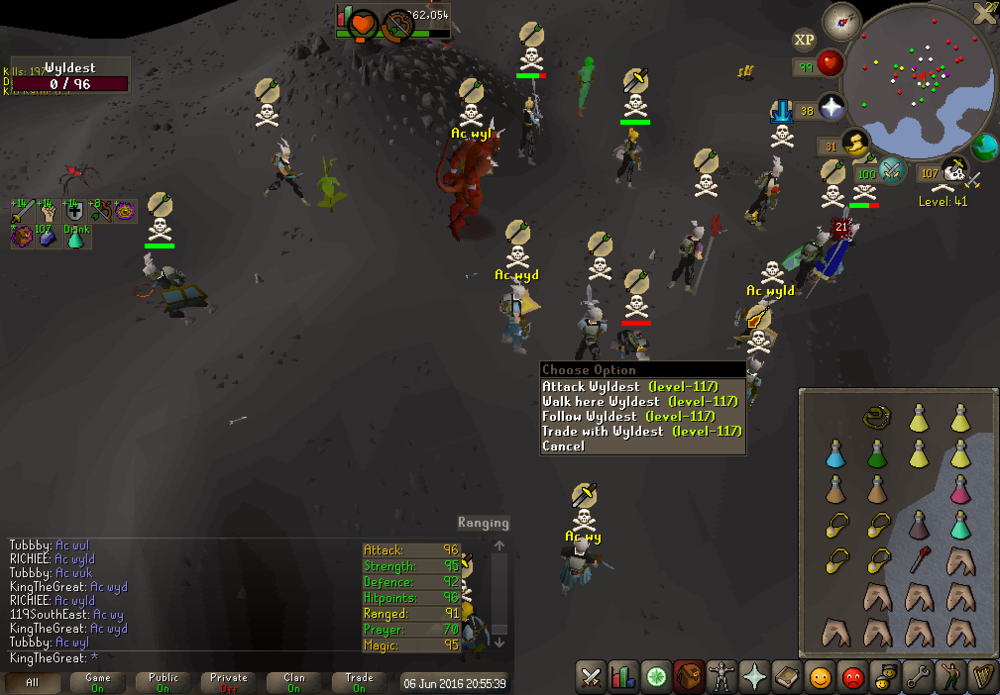Toggle the Public chat filter button
Screen dimensions: 1000x695
point(164,683)
